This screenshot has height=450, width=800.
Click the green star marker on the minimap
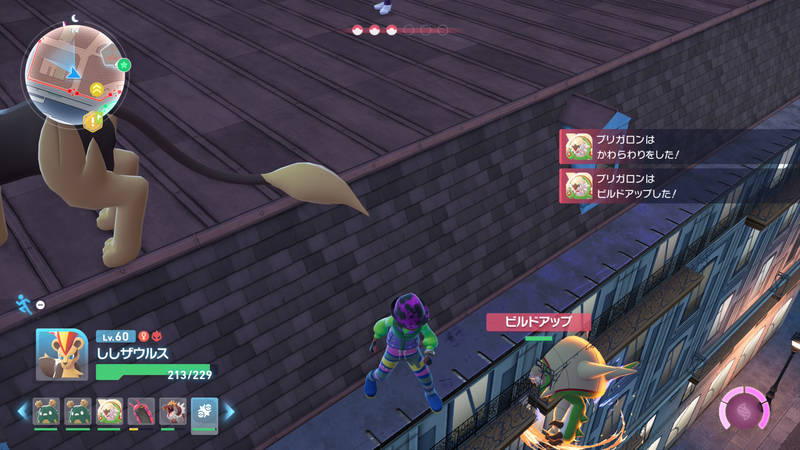pos(124,65)
